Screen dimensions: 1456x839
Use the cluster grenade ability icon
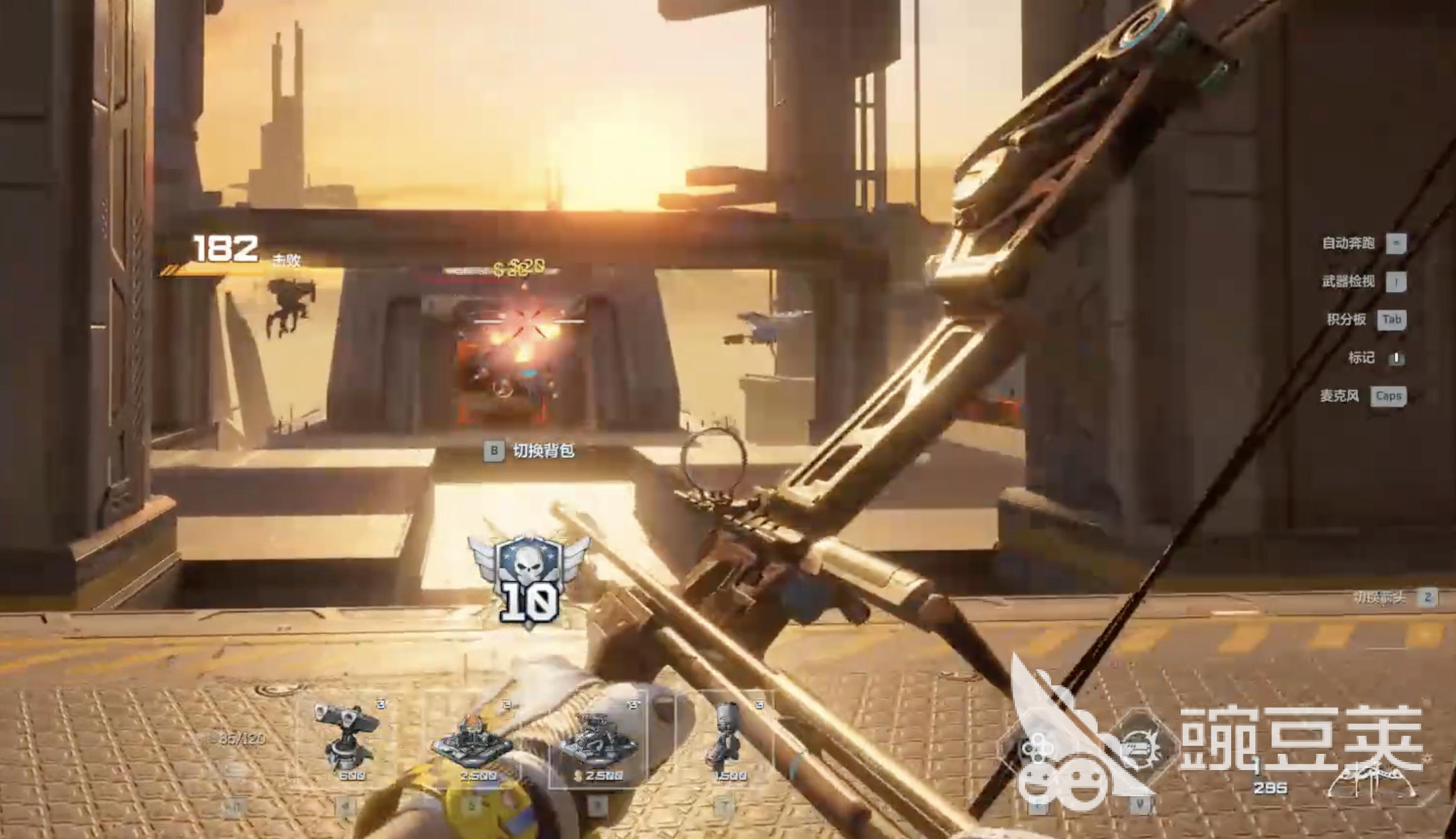coord(1037,750)
